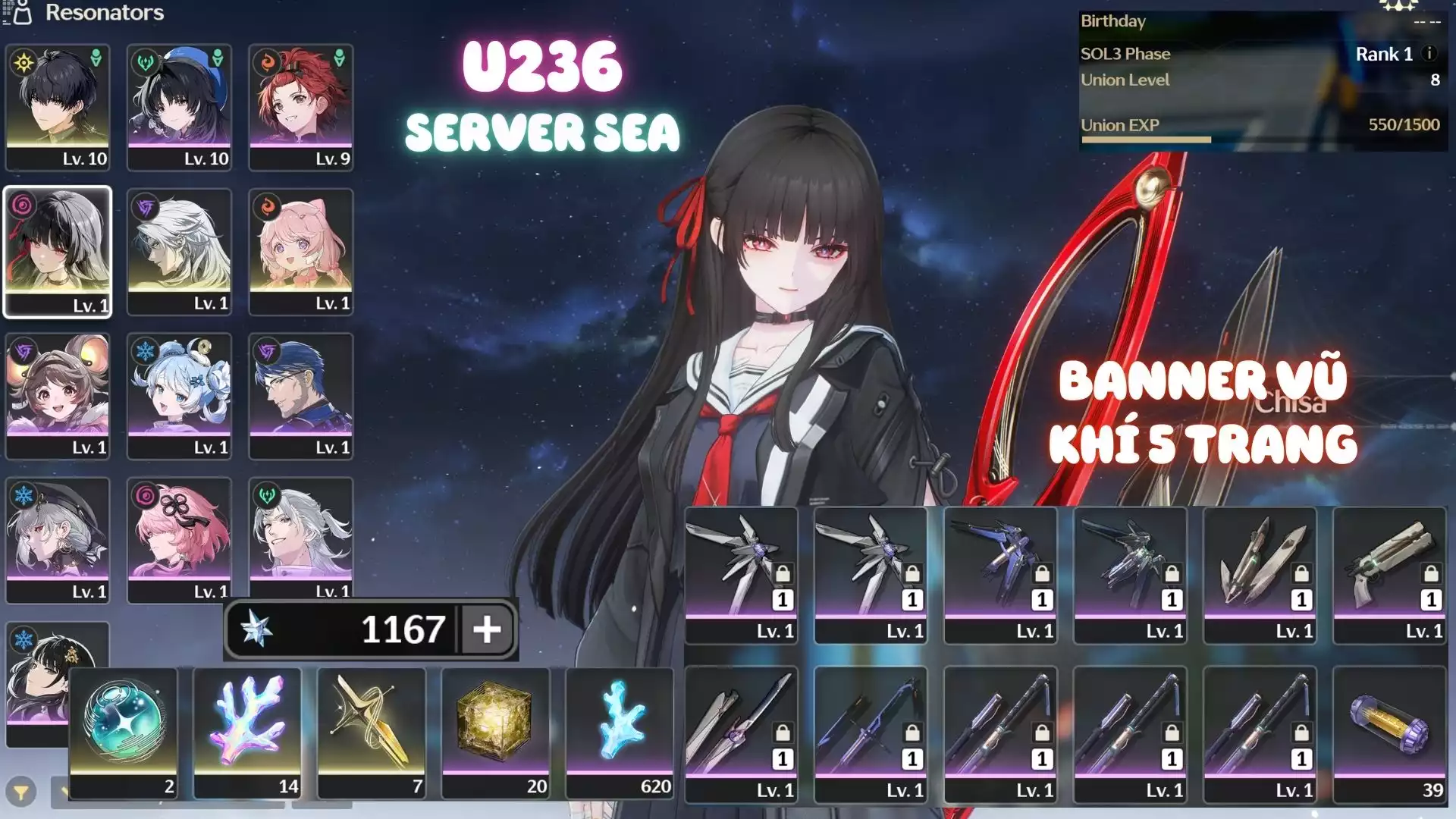Open the yellow filter funnel button

pos(21,793)
